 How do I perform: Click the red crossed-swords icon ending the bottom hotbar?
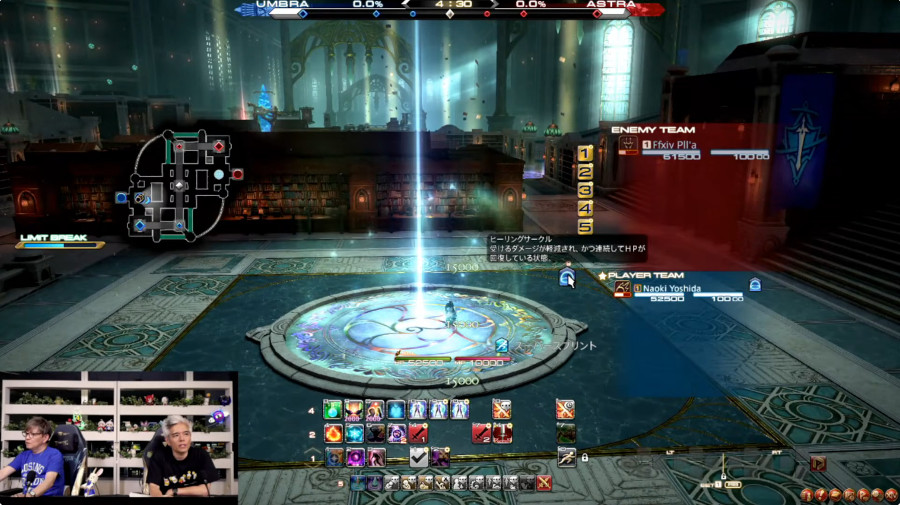[544, 483]
